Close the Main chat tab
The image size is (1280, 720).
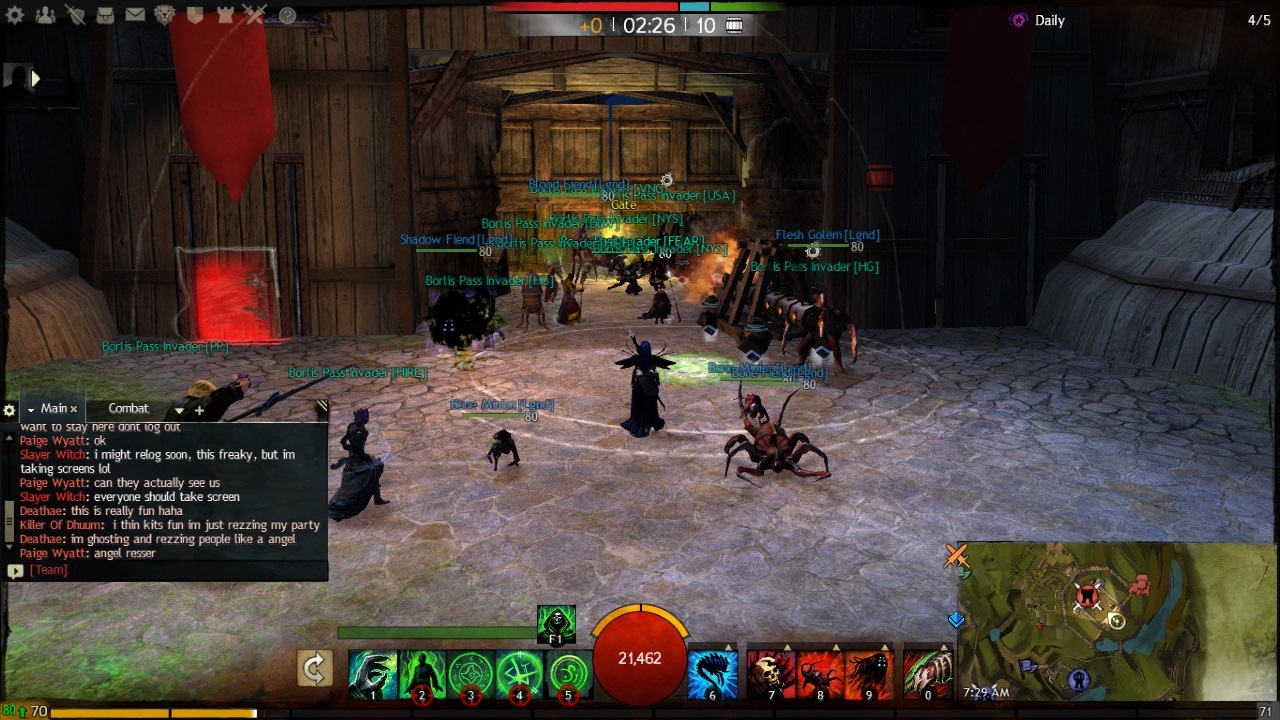click(73, 410)
